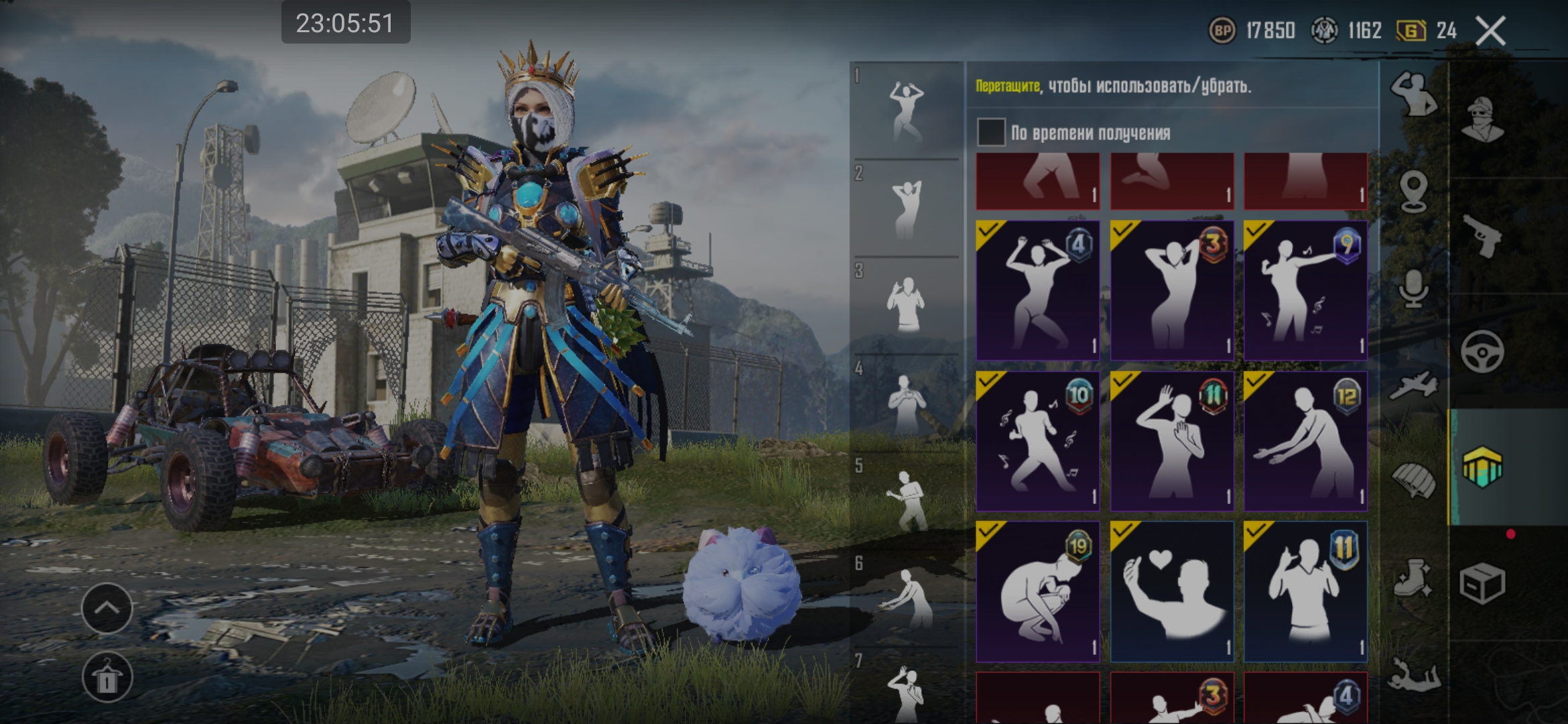Show the airplane category

[1413, 385]
